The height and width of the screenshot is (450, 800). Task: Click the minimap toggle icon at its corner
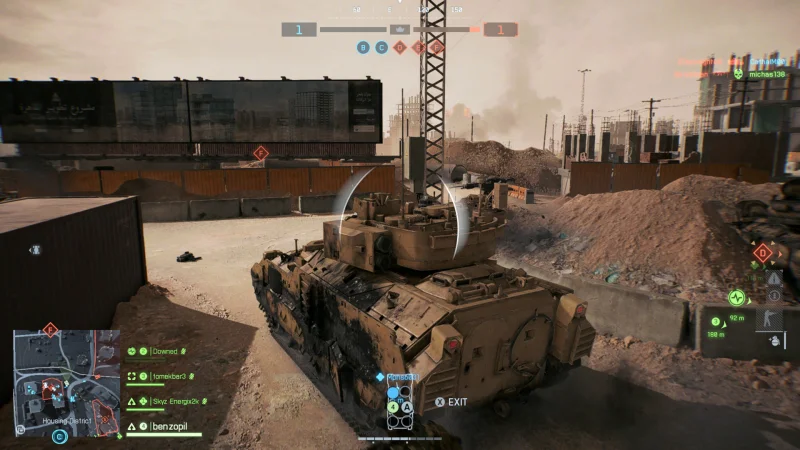click(x=21, y=428)
